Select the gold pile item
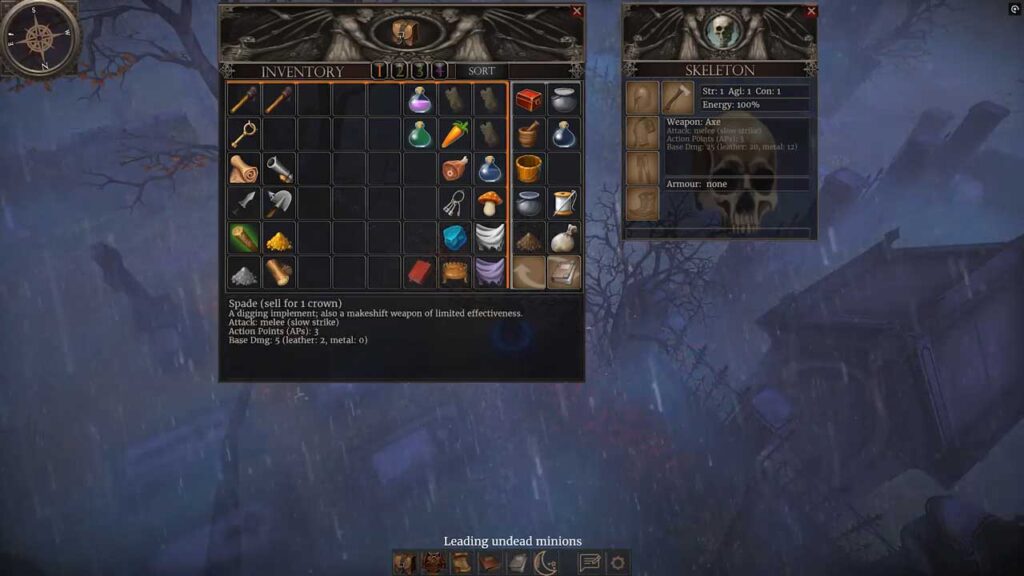The height and width of the screenshot is (576, 1024). [x=278, y=238]
